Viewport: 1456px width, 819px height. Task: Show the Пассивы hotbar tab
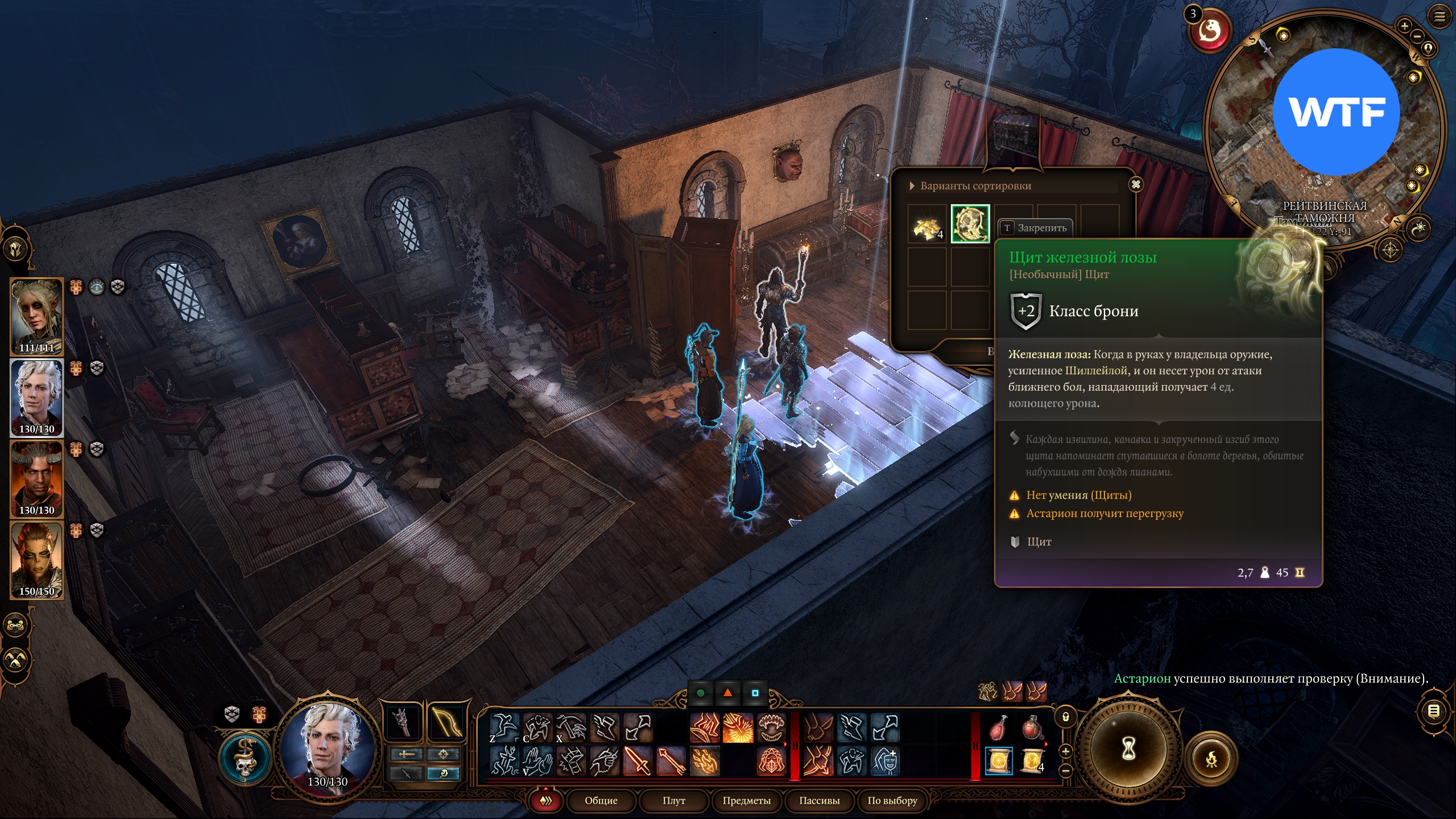[819, 800]
